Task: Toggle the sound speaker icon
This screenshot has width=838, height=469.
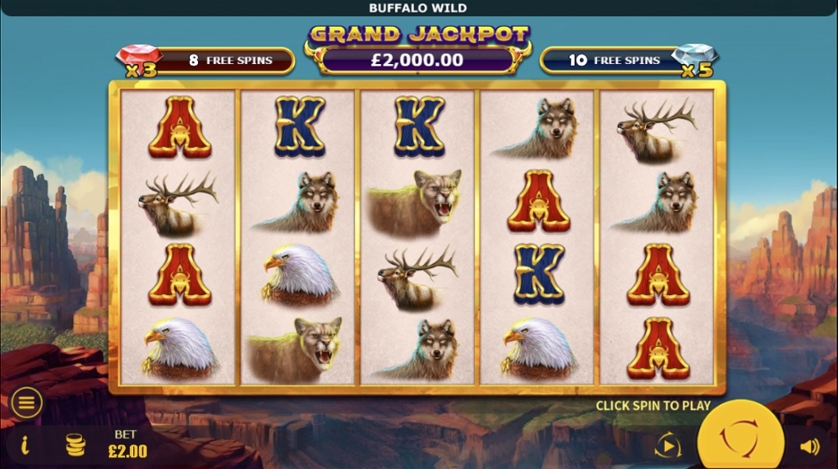Action: 809,446
